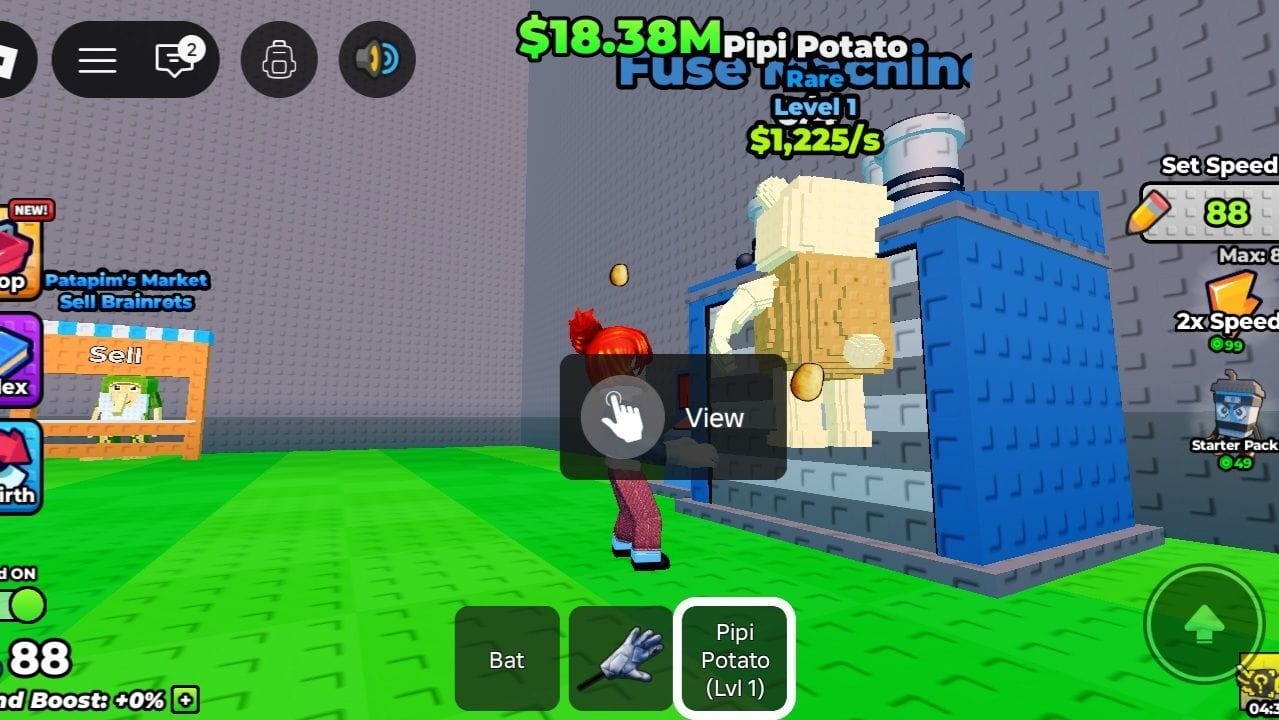Image resolution: width=1279 pixels, height=720 pixels.
Task: Open the Shop with the NEW badge
Action: [18, 255]
